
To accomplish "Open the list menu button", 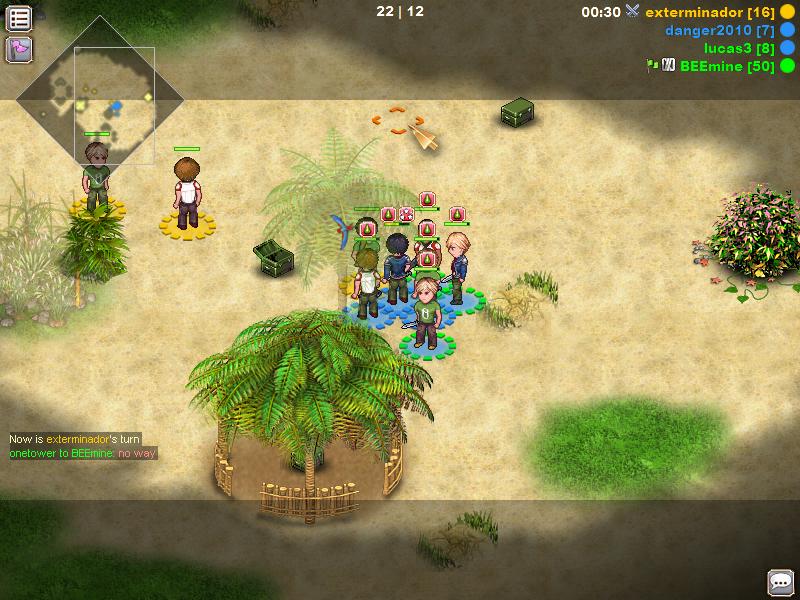I will [19, 17].
